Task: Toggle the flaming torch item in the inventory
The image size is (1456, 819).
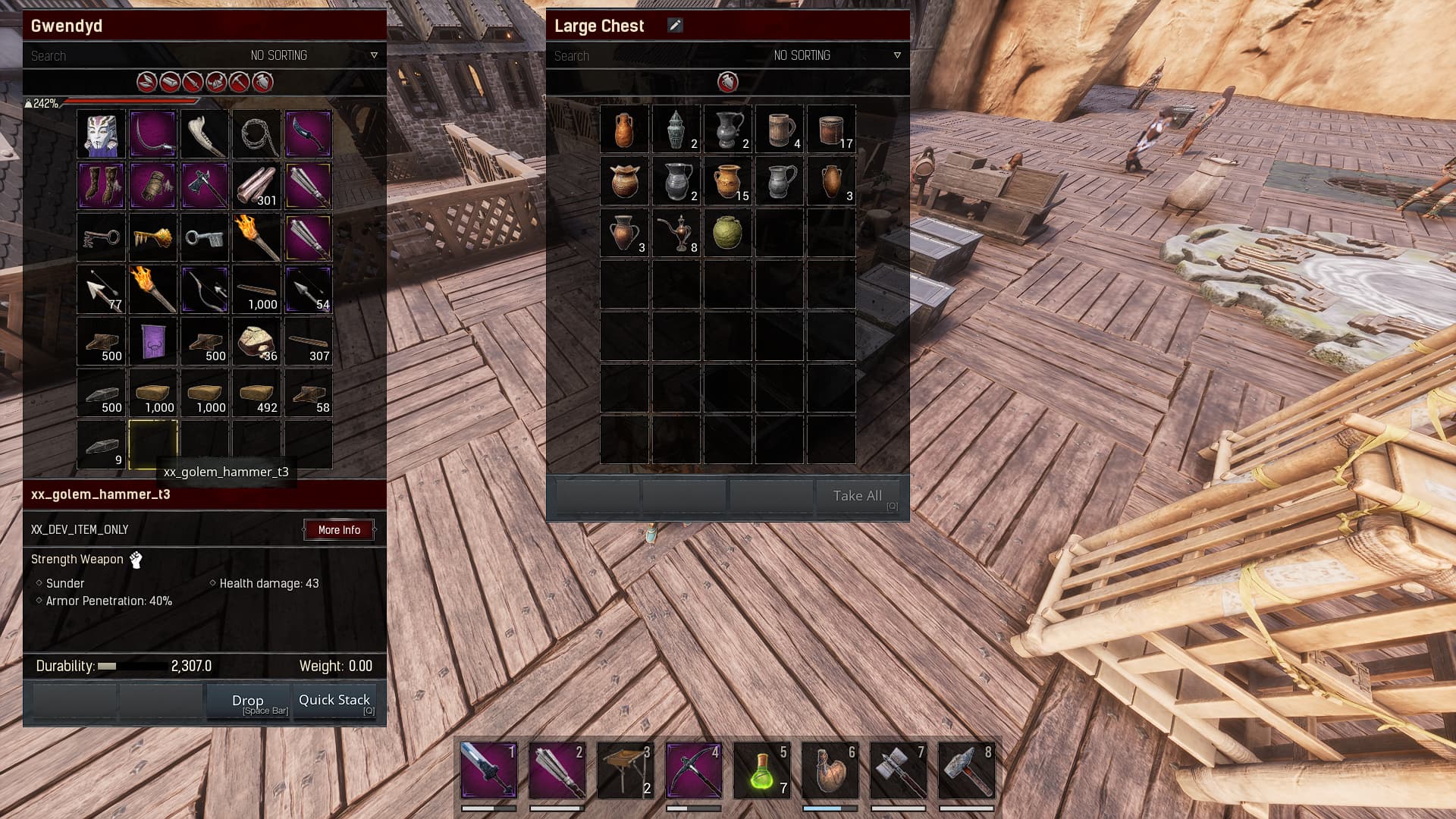Action: [256, 237]
